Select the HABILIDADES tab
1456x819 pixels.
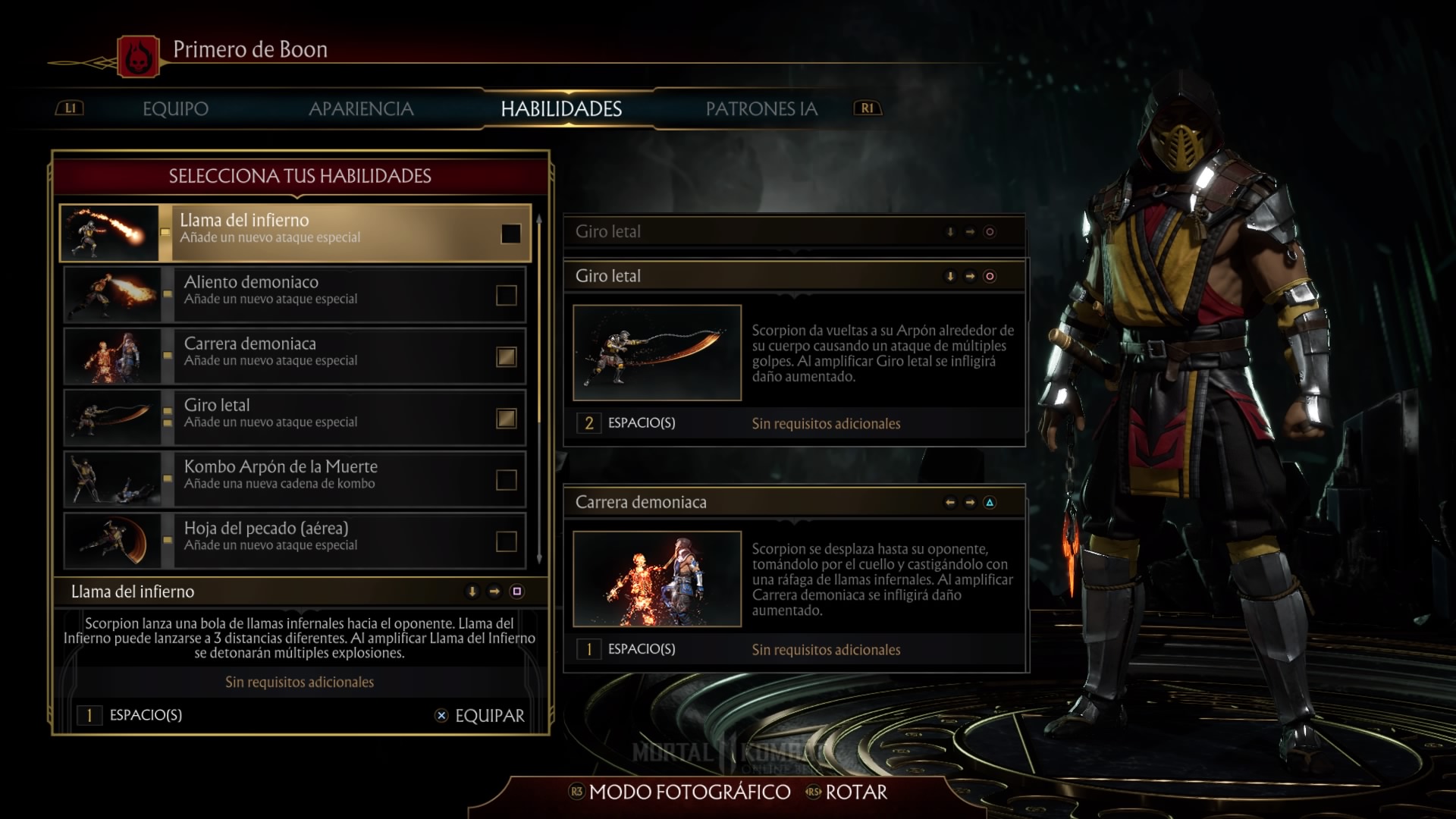tap(561, 108)
